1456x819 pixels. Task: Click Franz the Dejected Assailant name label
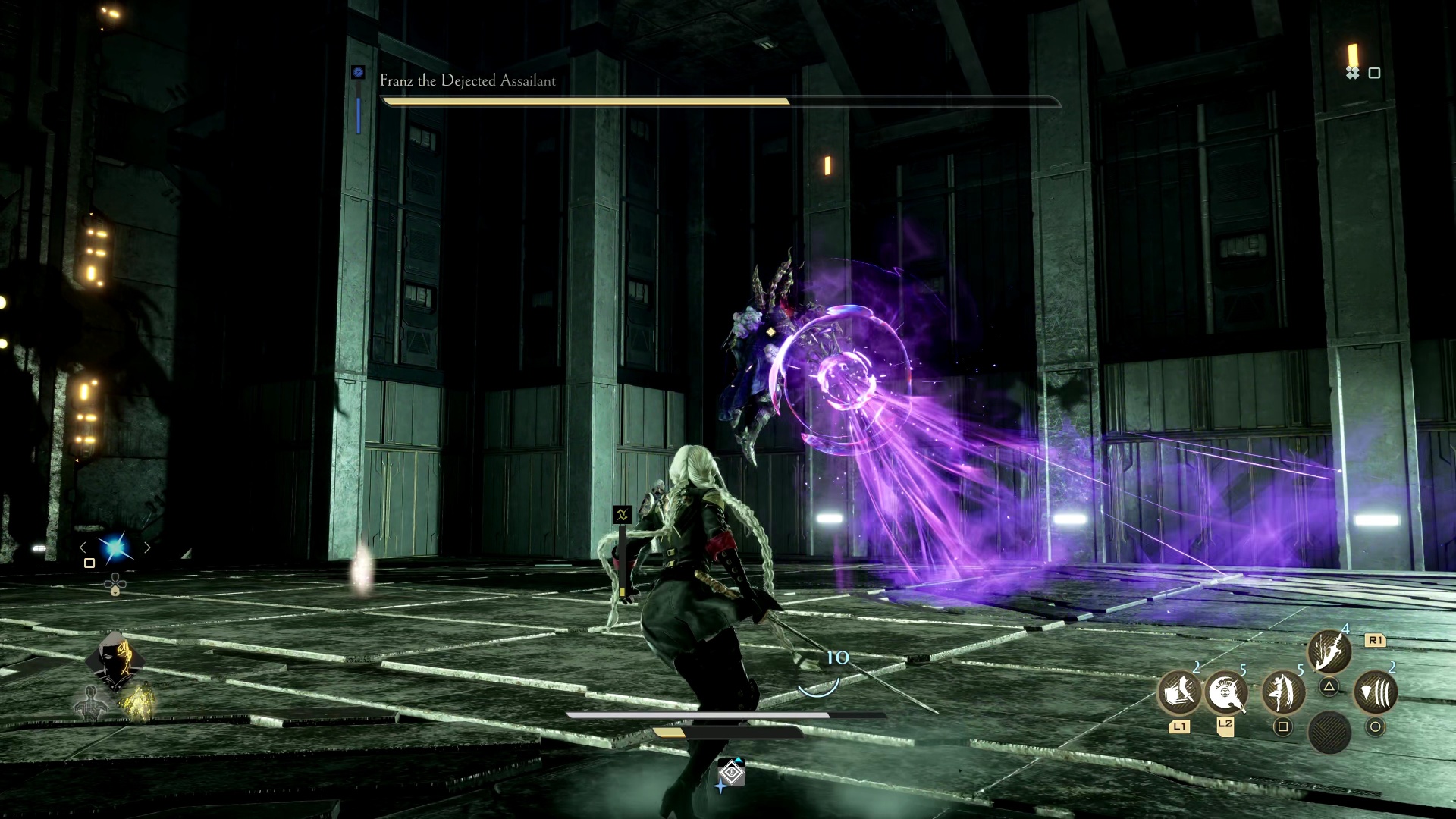point(466,81)
